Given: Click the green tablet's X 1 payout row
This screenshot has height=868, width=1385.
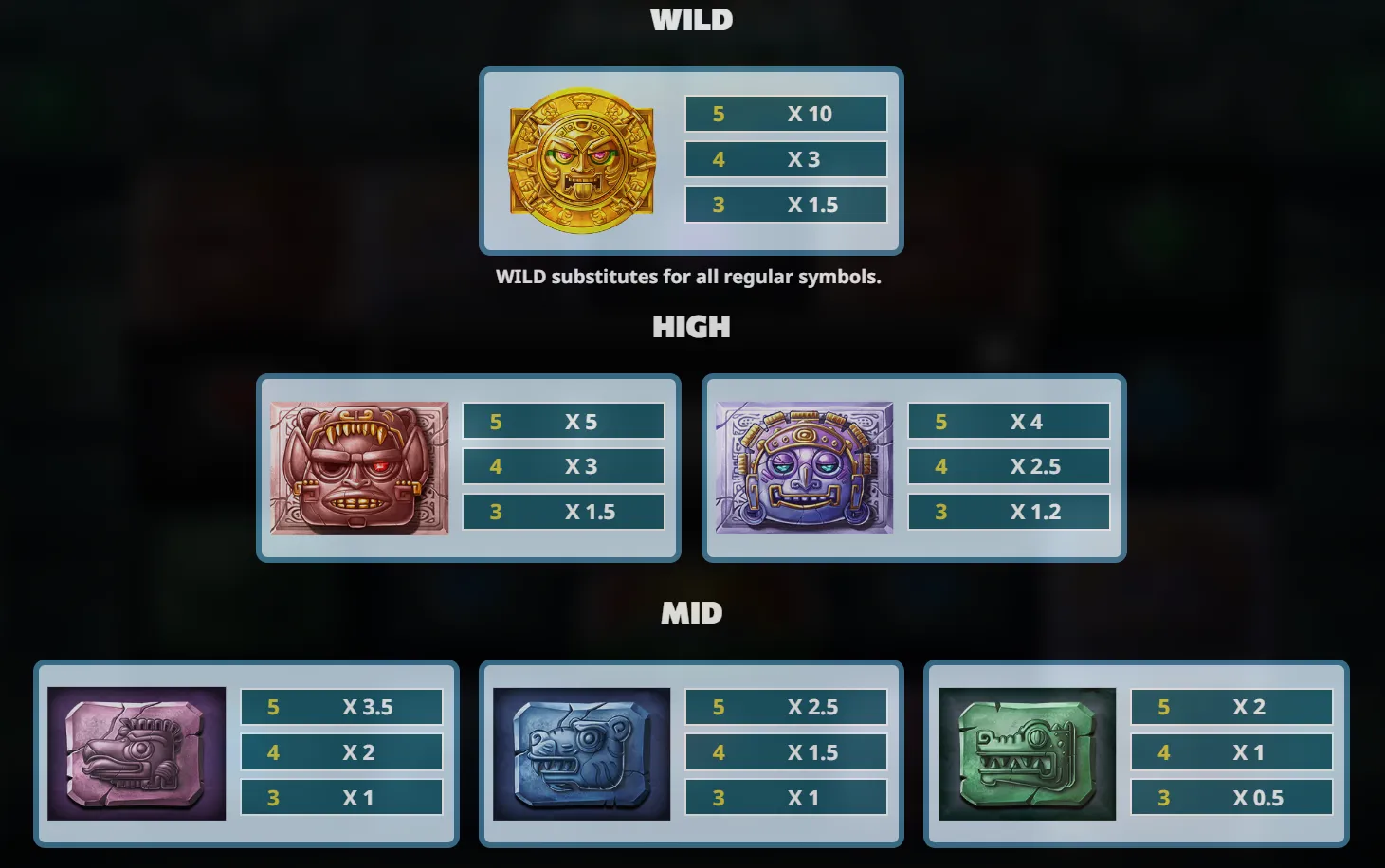Looking at the screenshot, I should coord(1231,752).
